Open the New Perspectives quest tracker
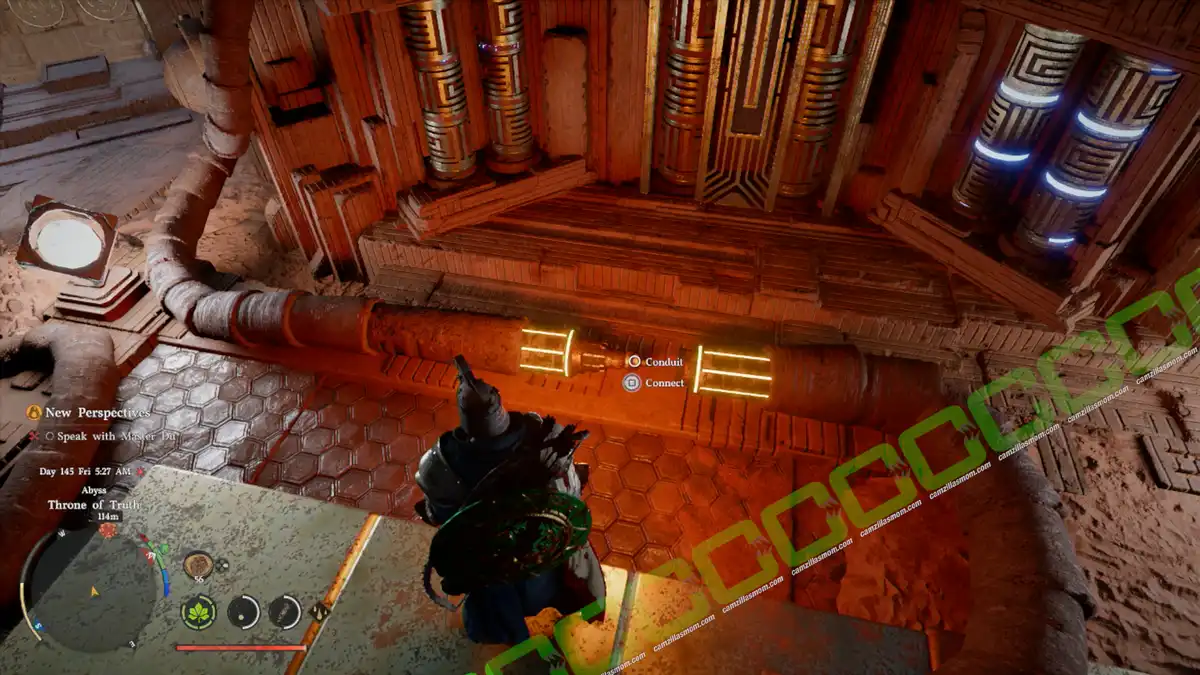The width and height of the screenshot is (1200, 675). pyautogui.click(x=88, y=412)
